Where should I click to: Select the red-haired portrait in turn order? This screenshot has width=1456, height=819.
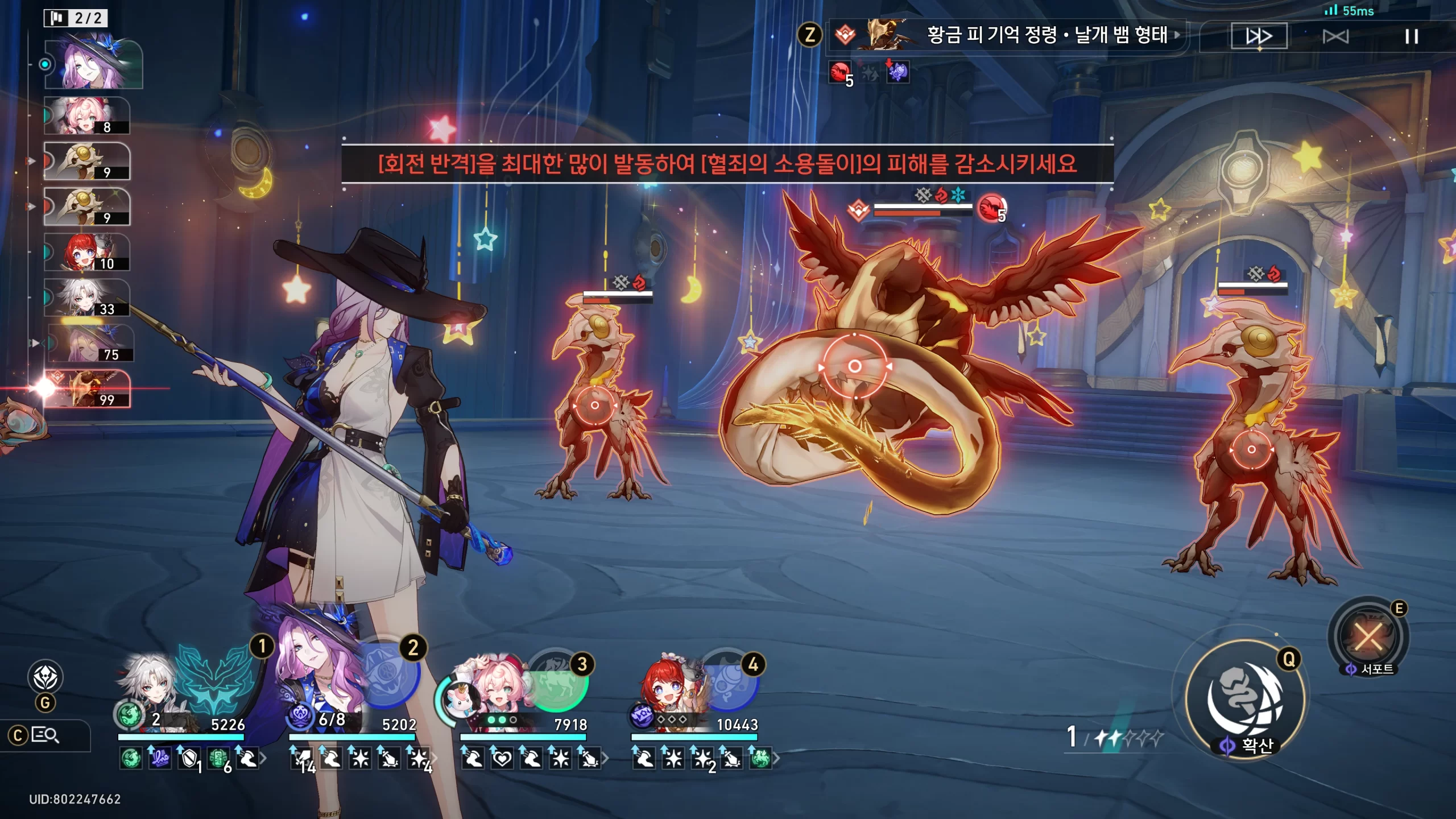[x=86, y=253]
